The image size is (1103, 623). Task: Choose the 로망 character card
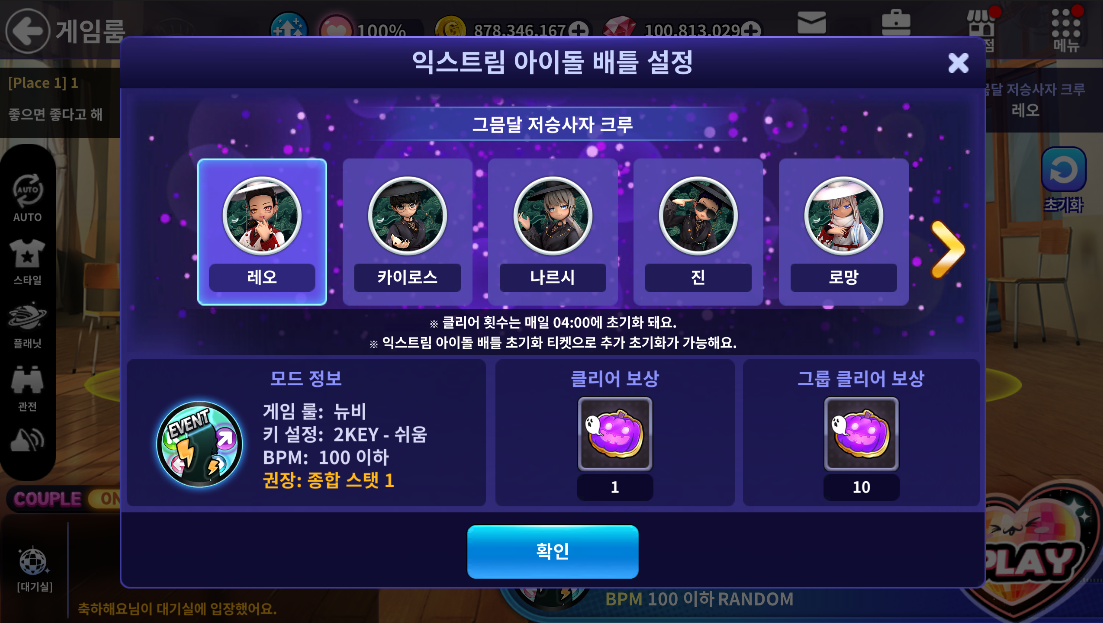843,231
